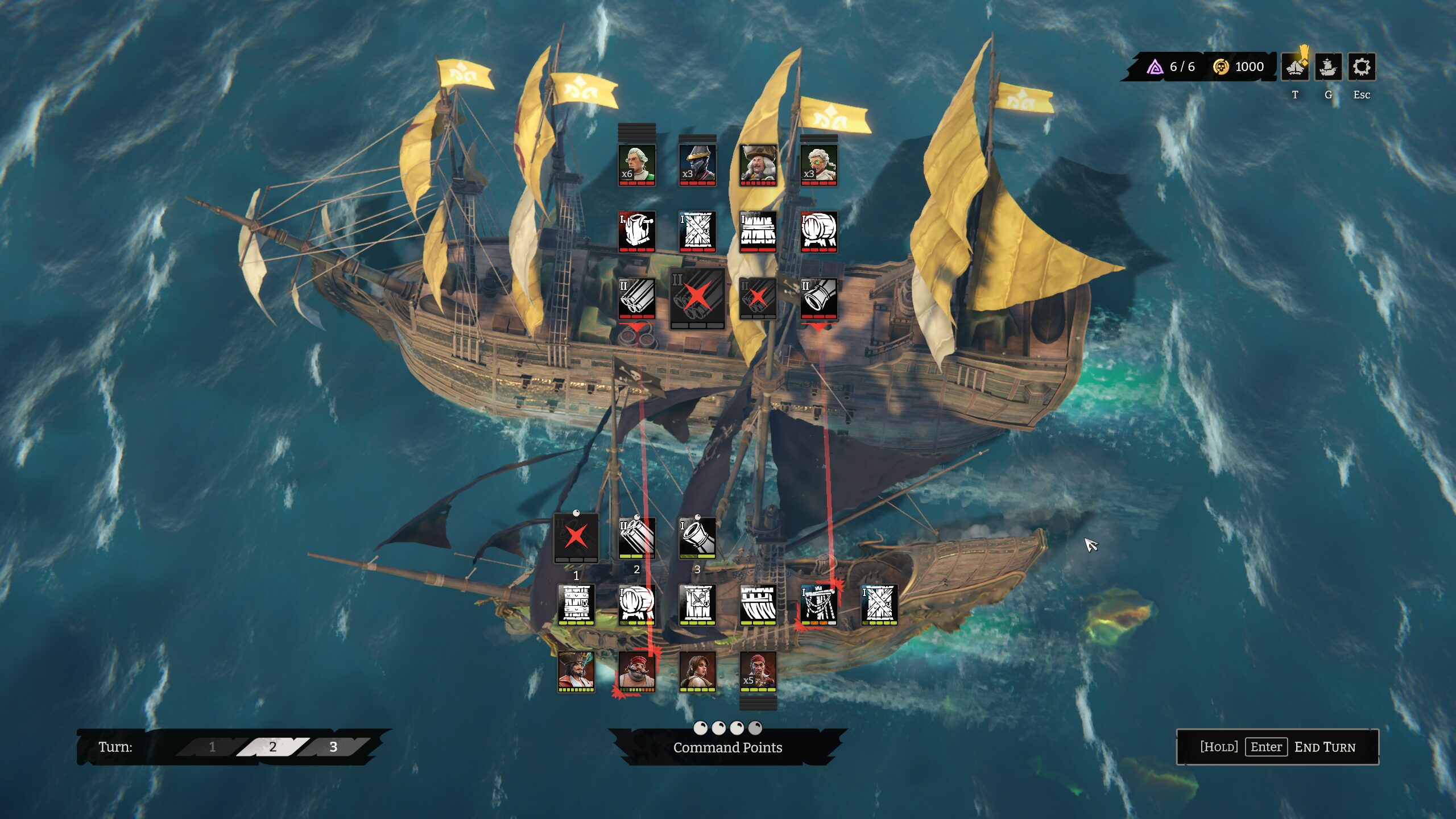Target the enemy armor breastplate module
The width and height of the screenshot is (1456, 819).
[636, 231]
